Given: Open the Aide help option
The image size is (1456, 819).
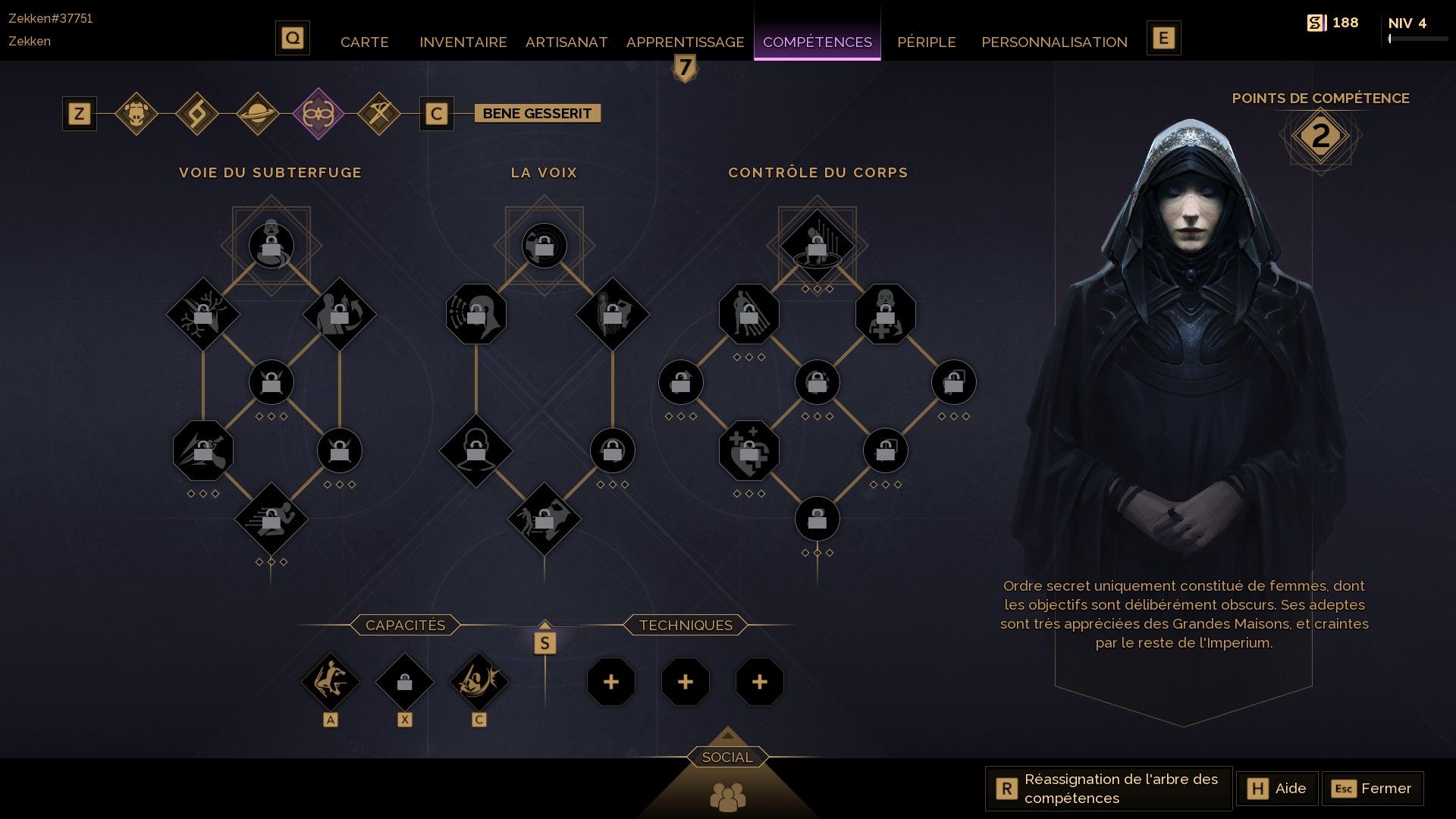Looking at the screenshot, I should click(1277, 789).
